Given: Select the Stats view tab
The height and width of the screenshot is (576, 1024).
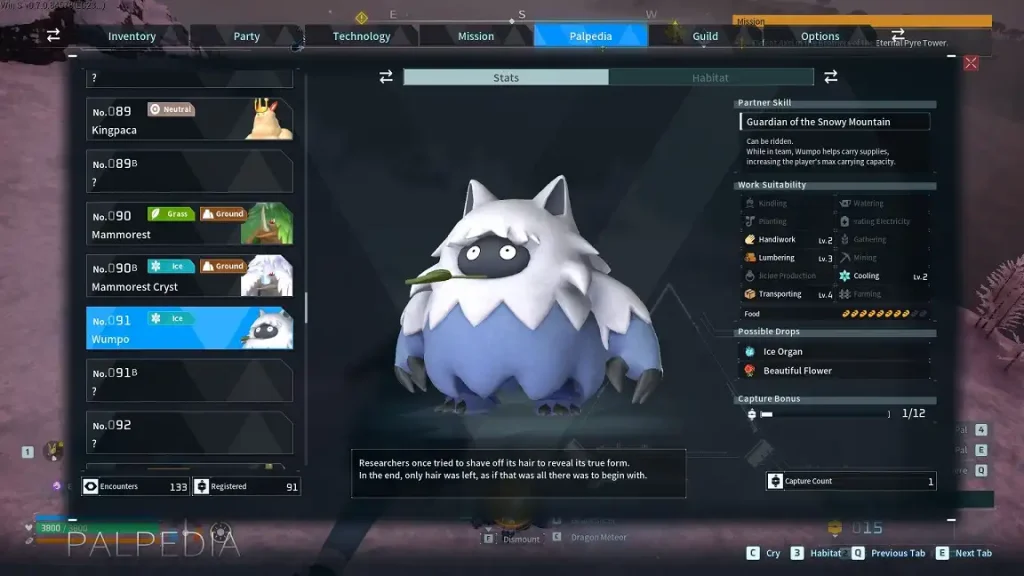Looking at the screenshot, I should point(506,77).
